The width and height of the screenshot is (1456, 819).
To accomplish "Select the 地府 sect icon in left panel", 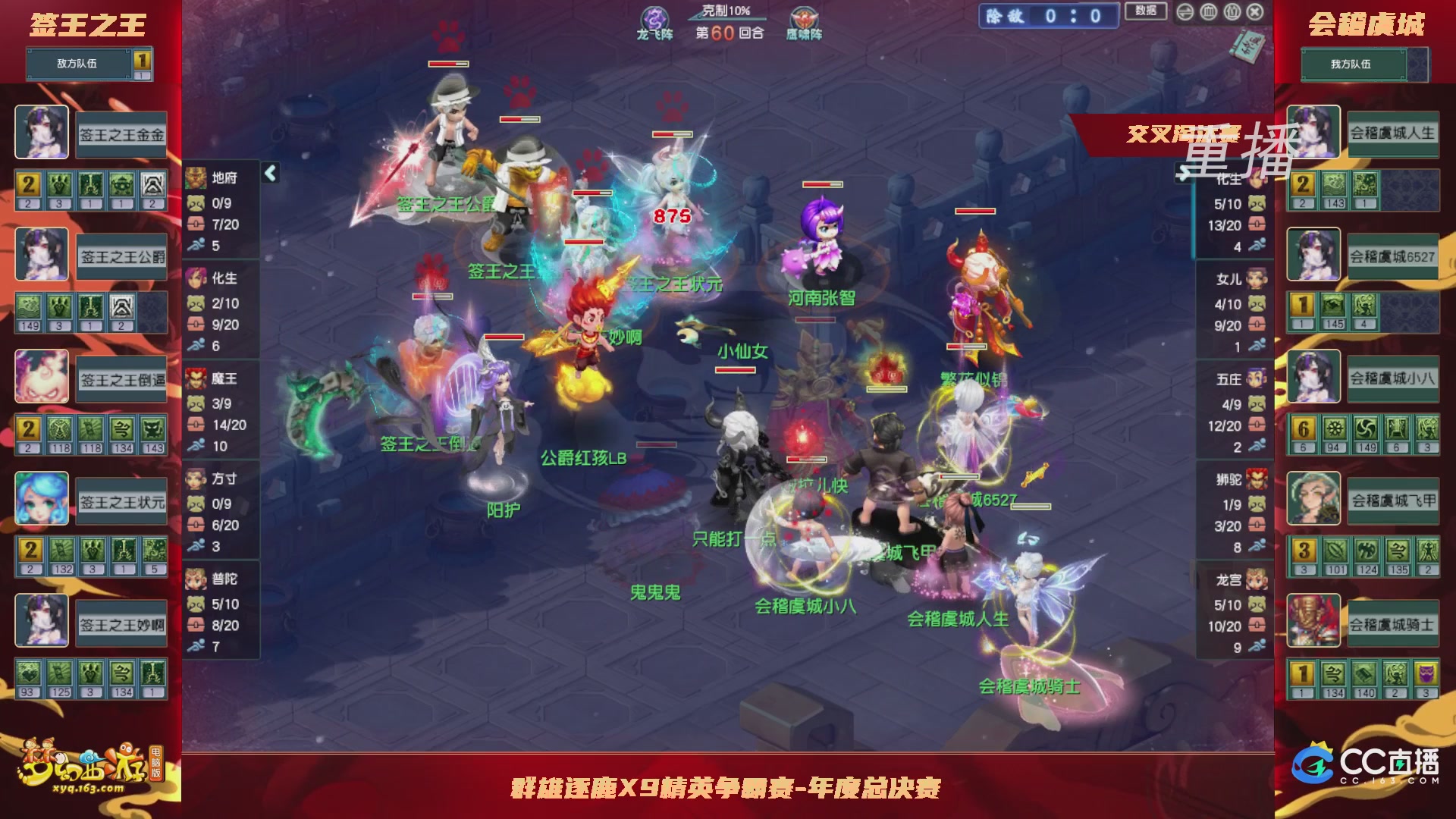I will coord(194,178).
